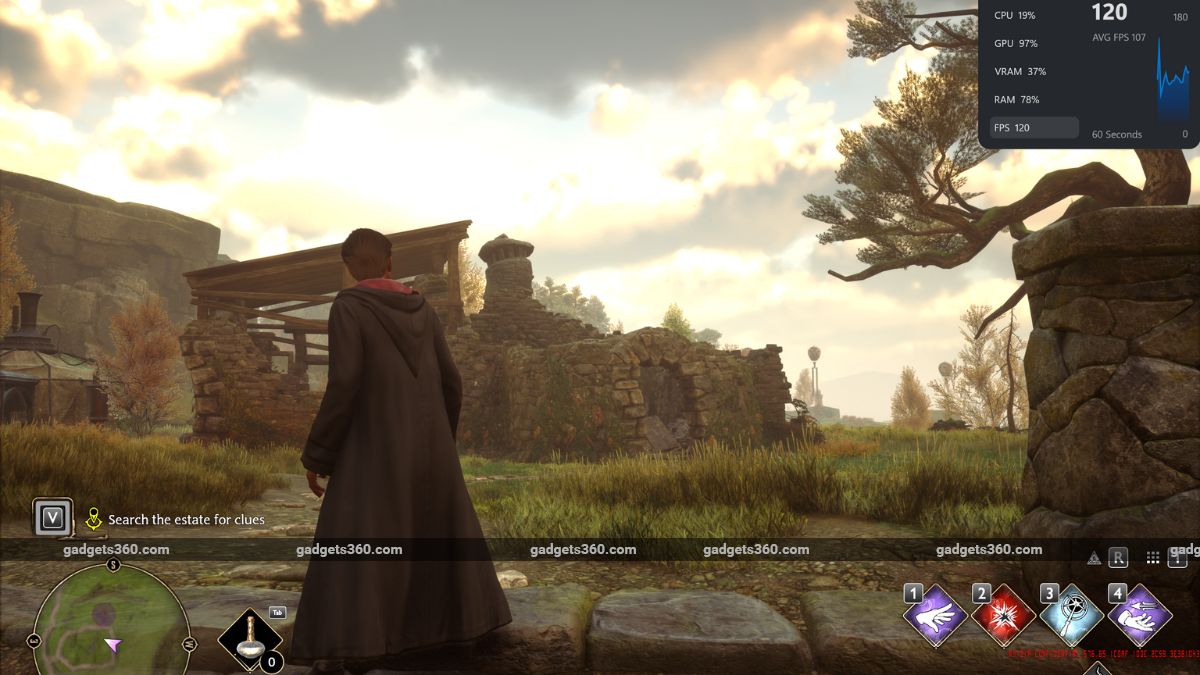Open the spell set grid icon
The height and width of the screenshot is (675, 1200).
coord(1153,558)
